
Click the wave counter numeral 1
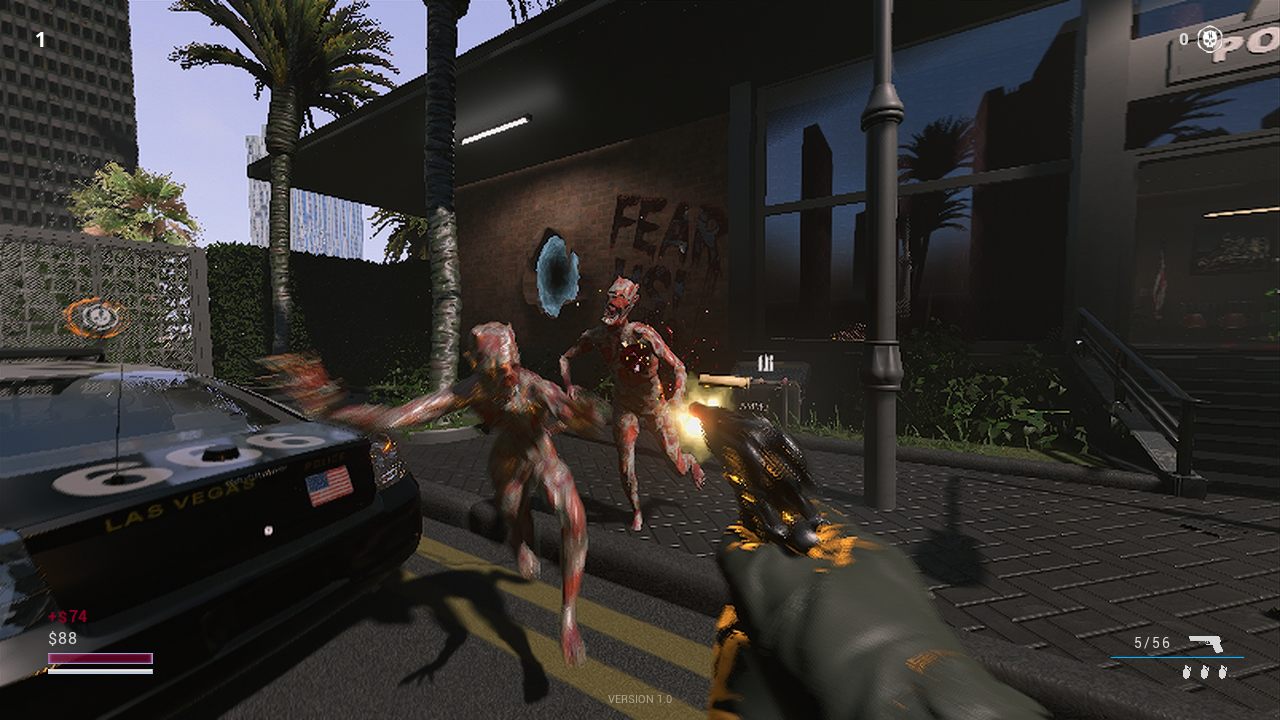click(40, 38)
